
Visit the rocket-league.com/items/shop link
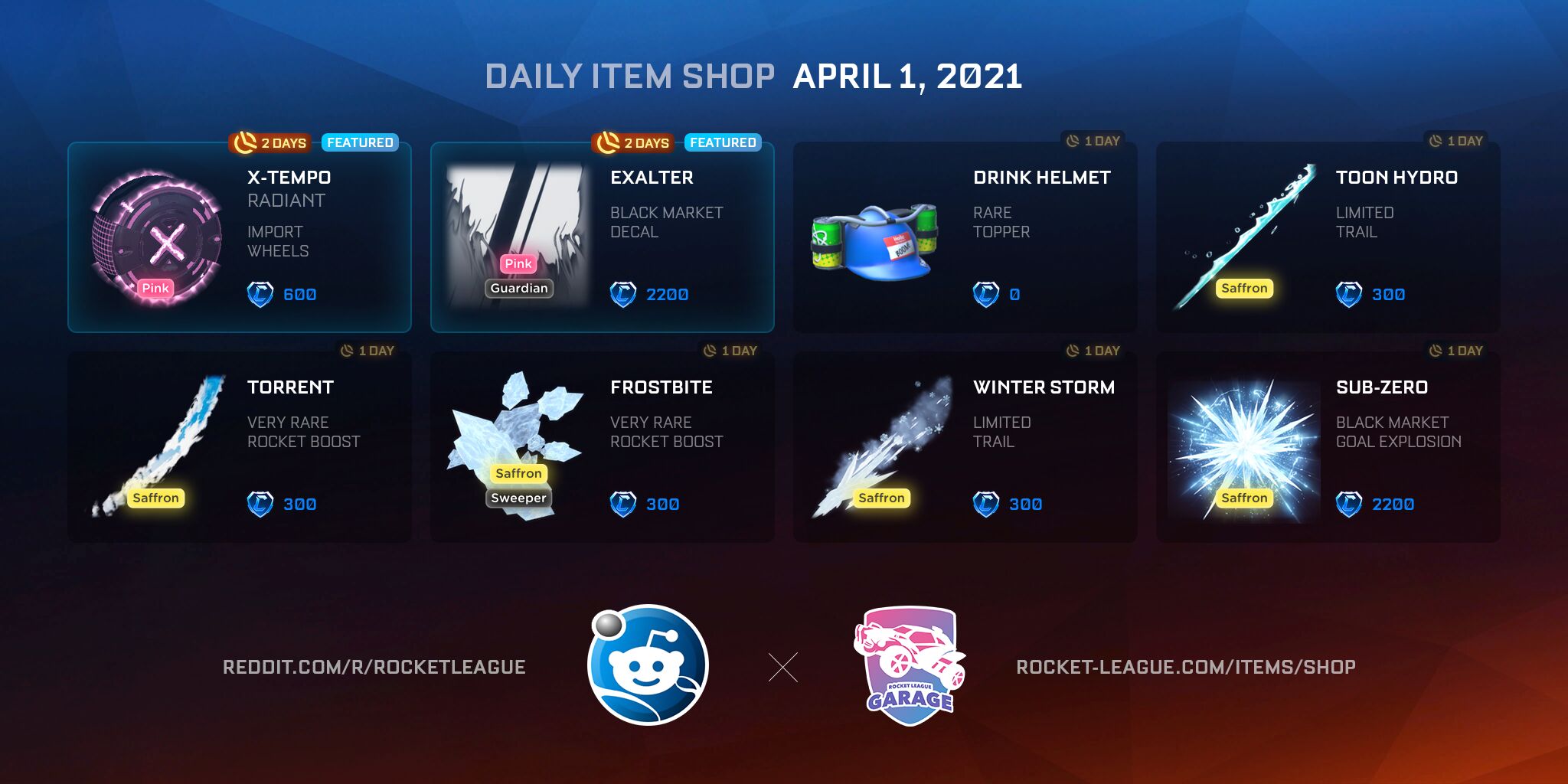pyautogui.click(x=1185, y=668)
